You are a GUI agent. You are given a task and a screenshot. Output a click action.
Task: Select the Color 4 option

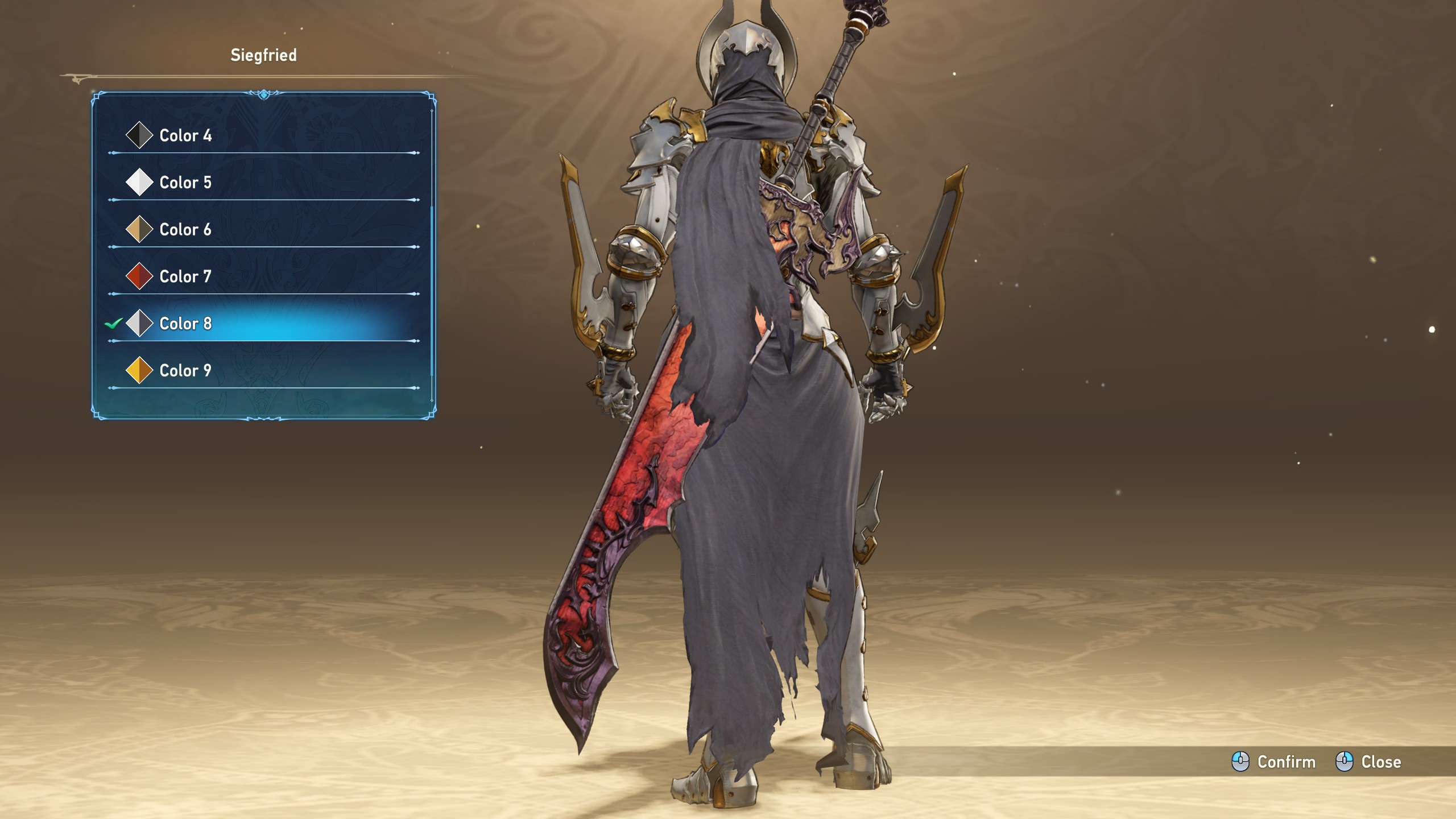(x=185, y=135)
